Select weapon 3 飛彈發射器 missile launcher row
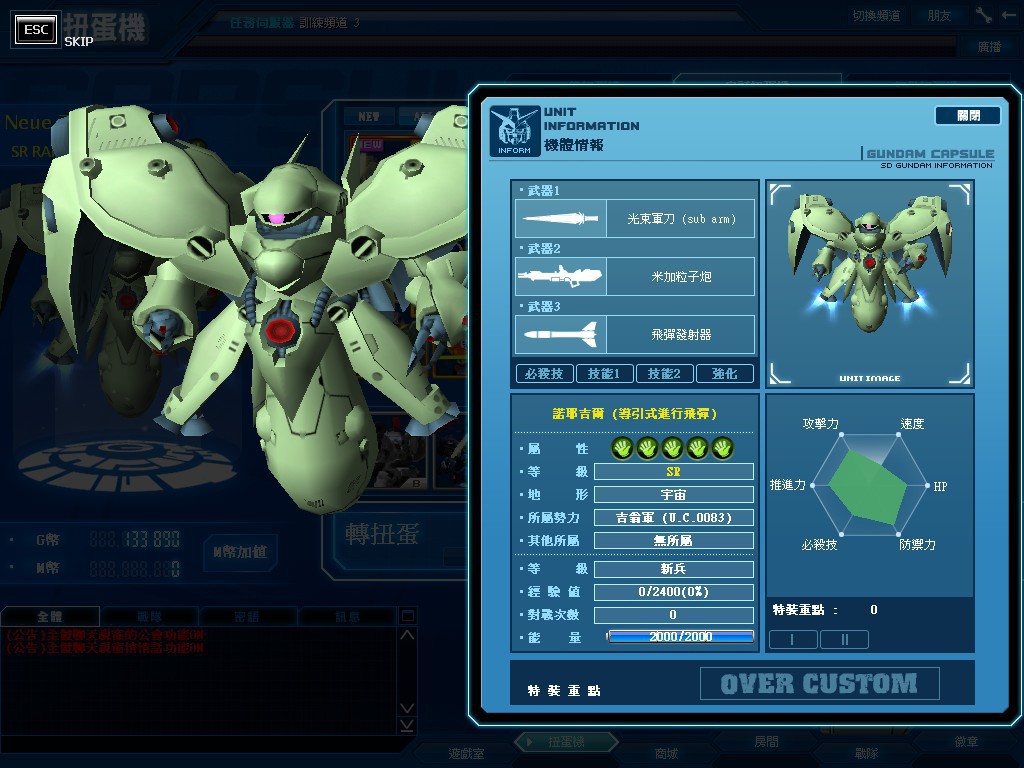The width and height of the screenshot is (1024, 768). (635, 335)
